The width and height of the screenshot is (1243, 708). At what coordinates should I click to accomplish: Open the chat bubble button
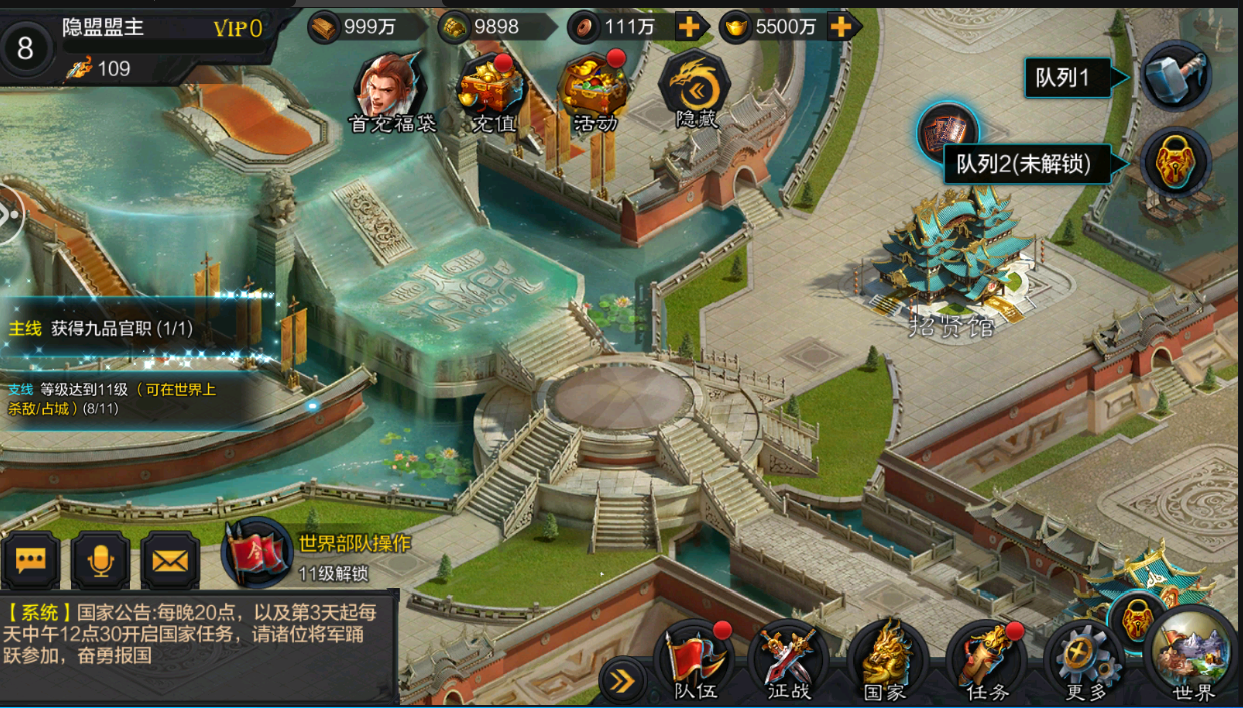30,561
